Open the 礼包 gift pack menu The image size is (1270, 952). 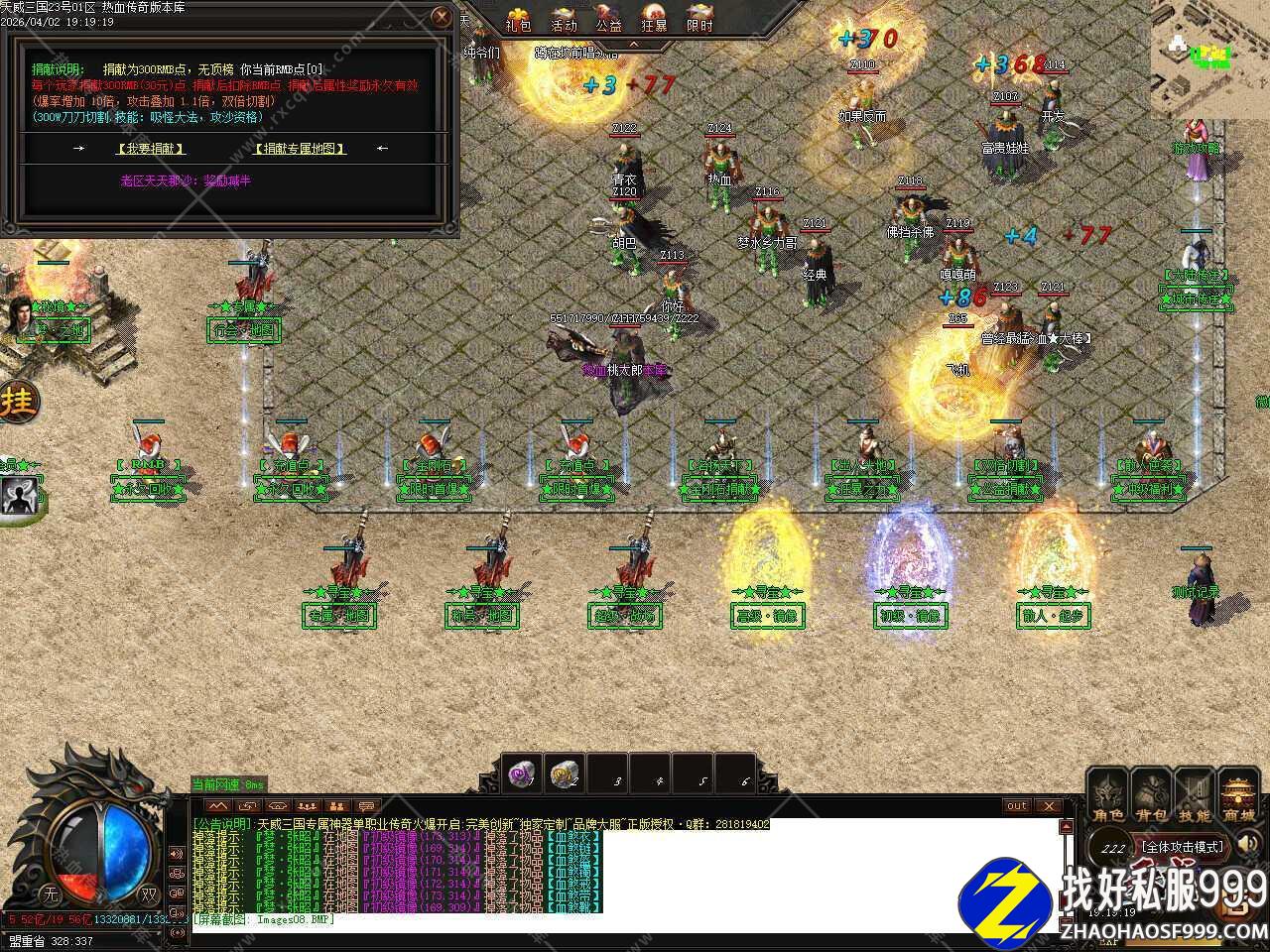click(517, 18)
